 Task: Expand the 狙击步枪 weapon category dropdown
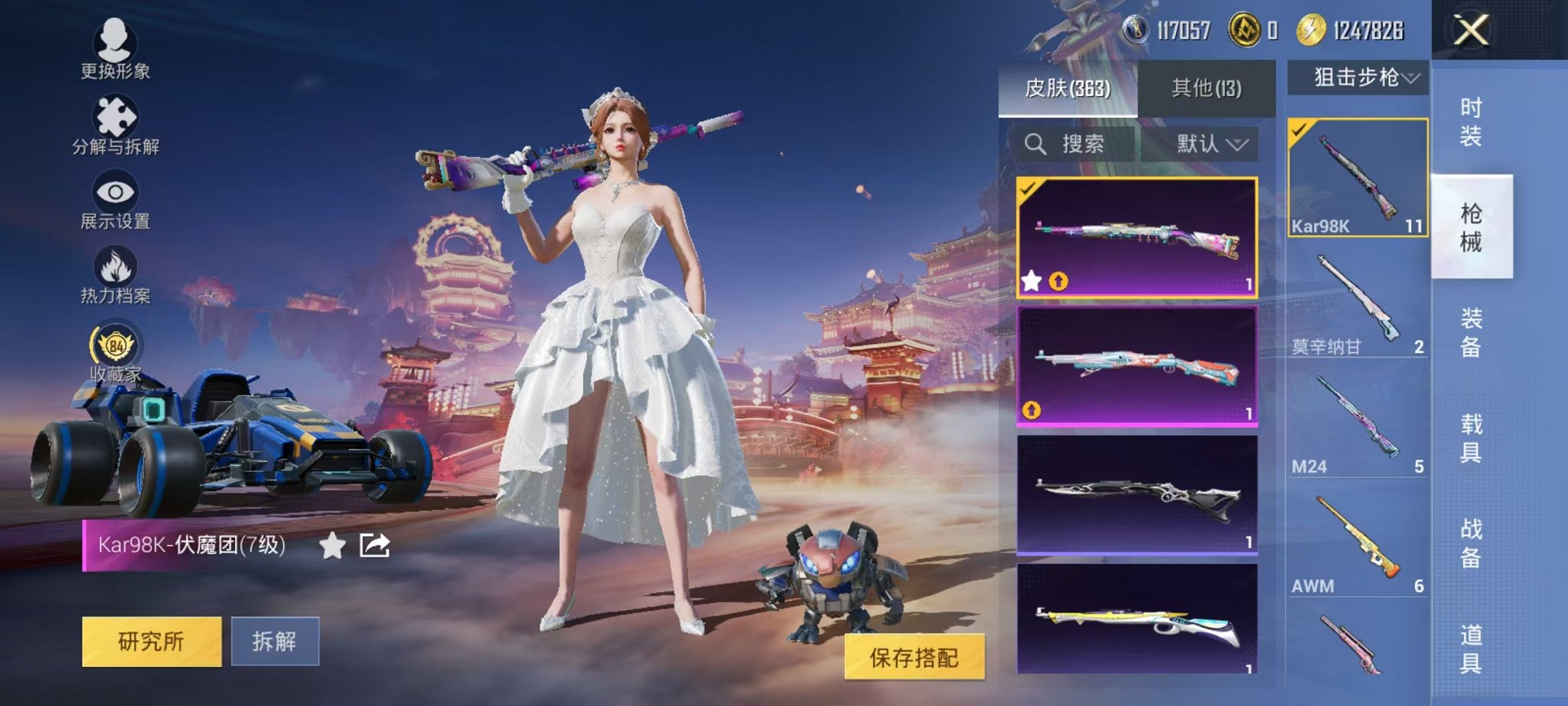point(1363,77)
